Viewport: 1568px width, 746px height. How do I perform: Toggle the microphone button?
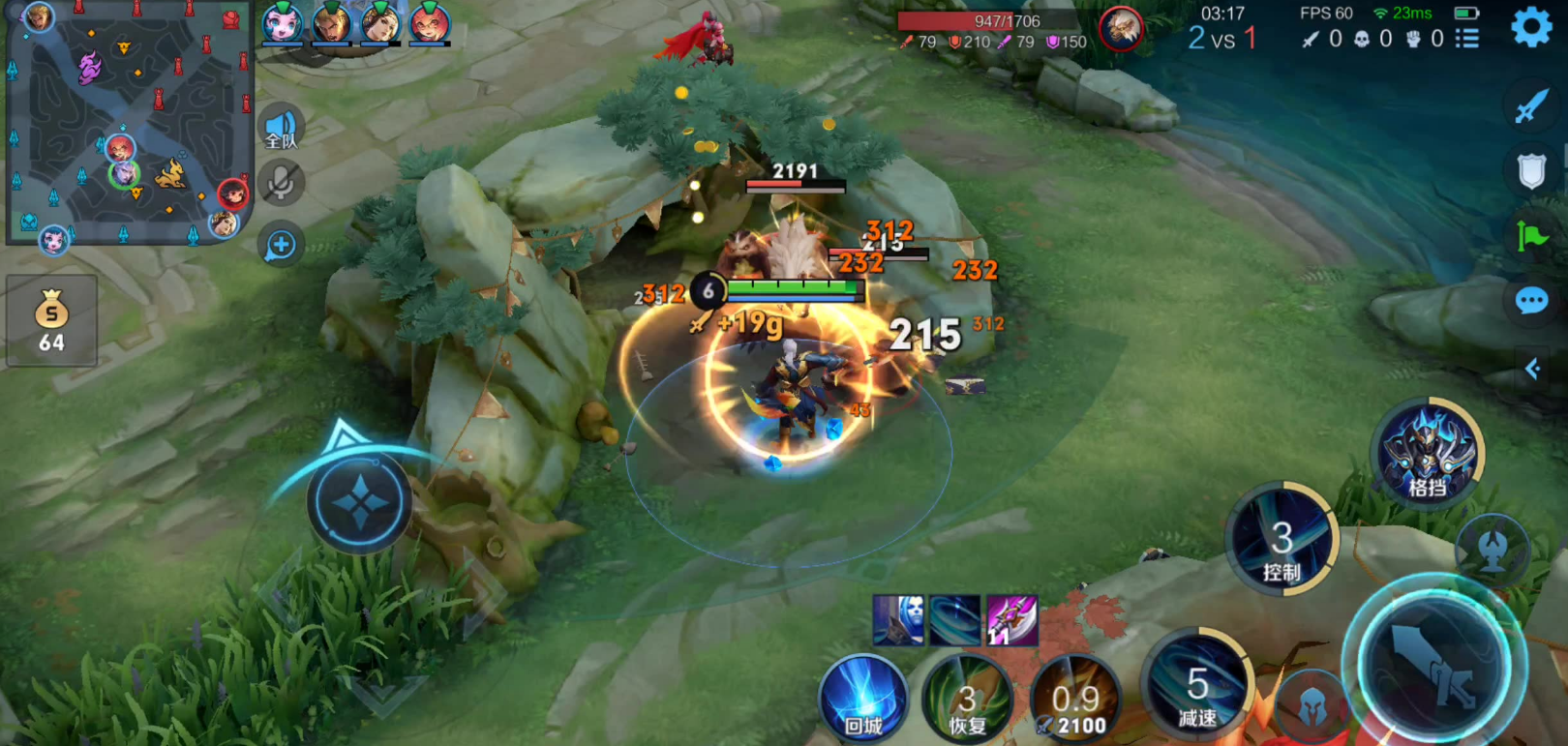tap(281, 184)
